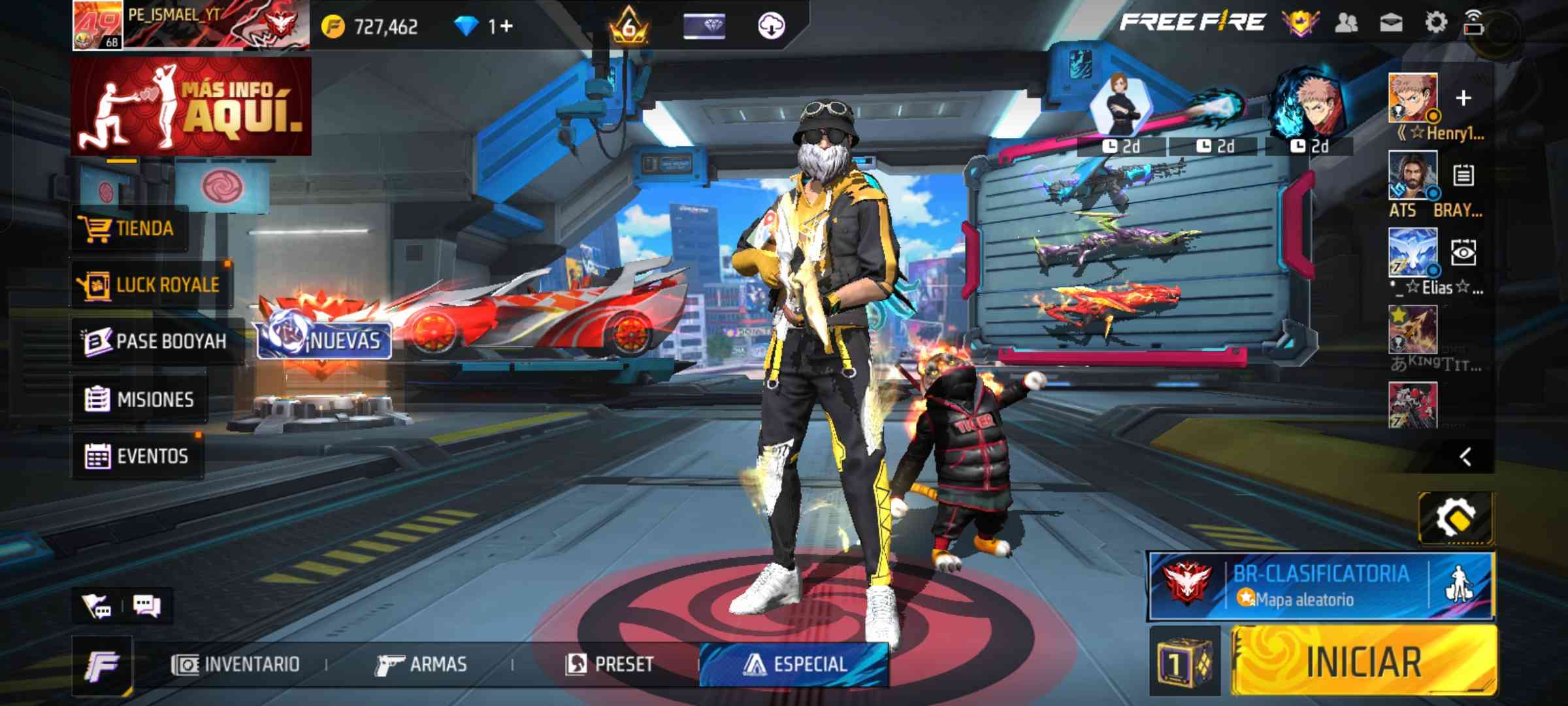Switch to the Armas tab
Screen dimensions: 1568x706
421,665
